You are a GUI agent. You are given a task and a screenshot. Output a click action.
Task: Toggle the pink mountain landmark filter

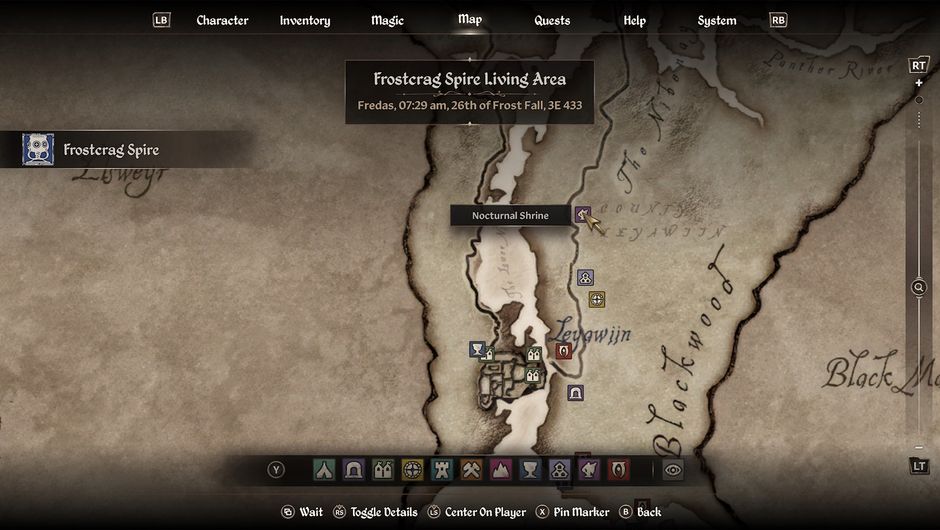pos(500,469)
